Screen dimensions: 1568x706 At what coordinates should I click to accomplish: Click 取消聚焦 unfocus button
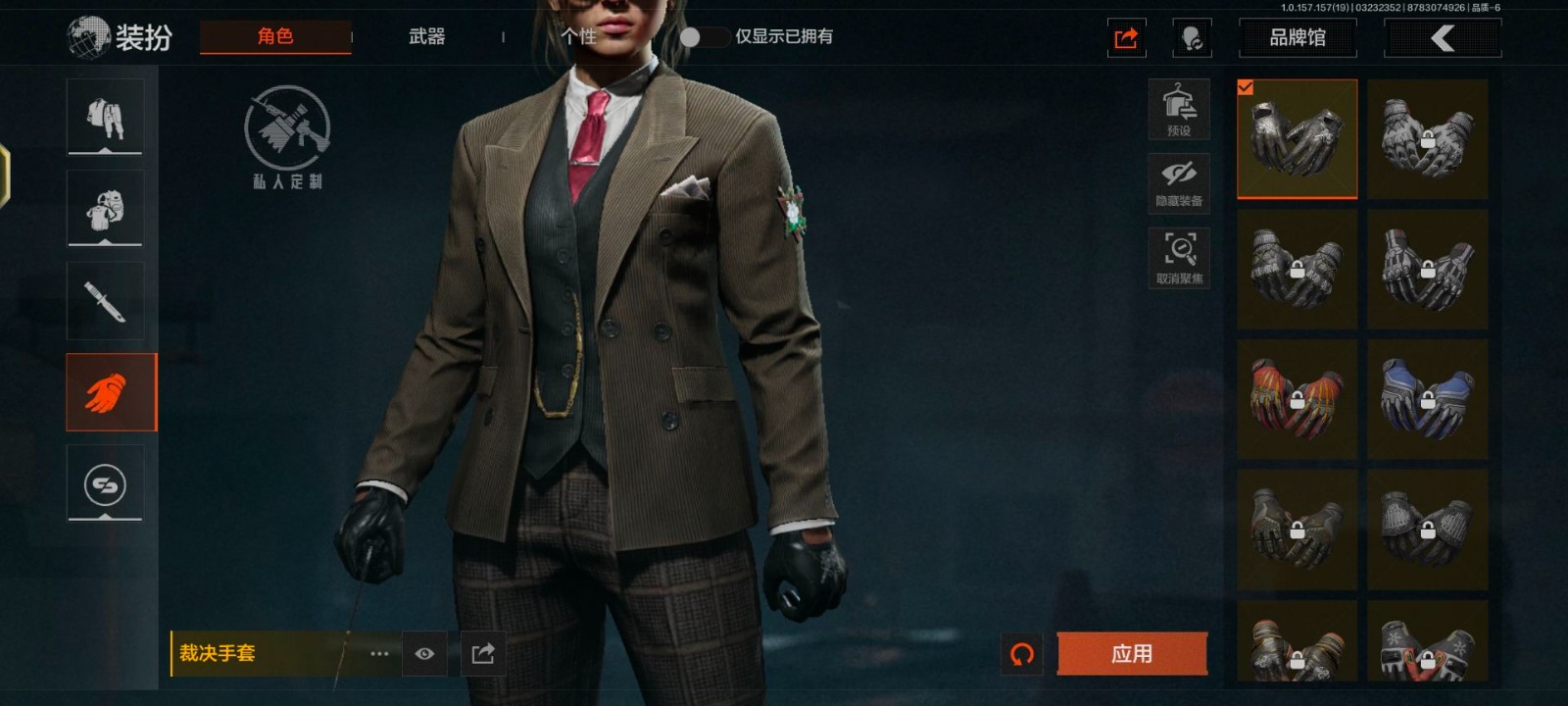tap(1179, 258)
